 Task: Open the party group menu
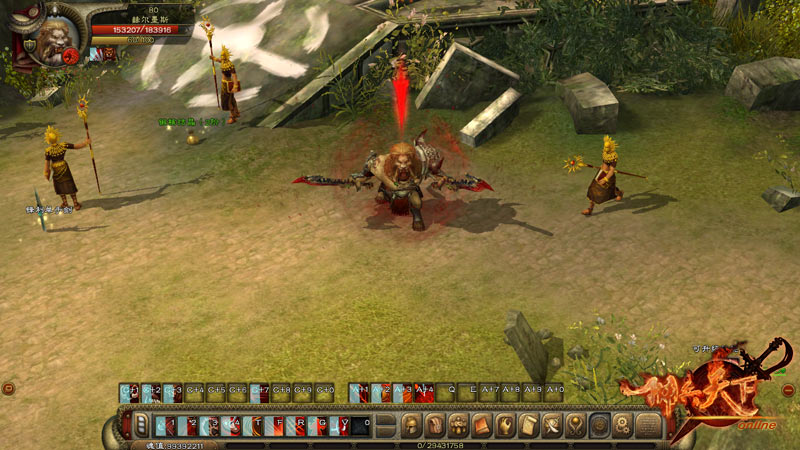(459, 426)
